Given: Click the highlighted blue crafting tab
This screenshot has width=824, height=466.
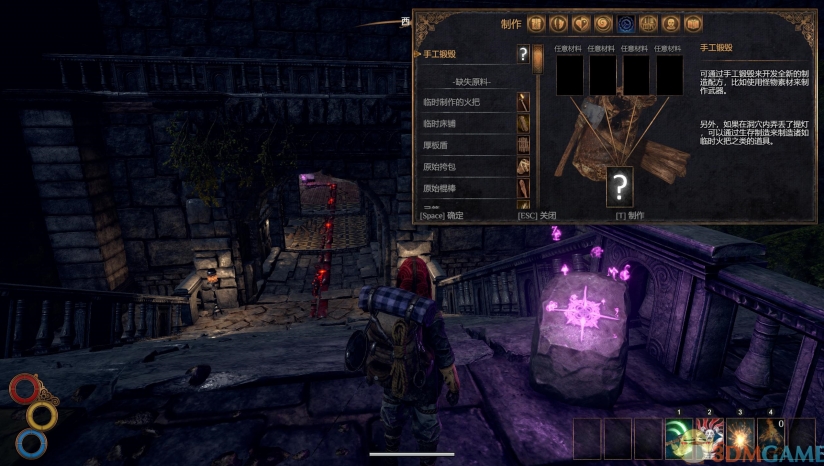Looking at the screenshot, I should pos(625,24).
